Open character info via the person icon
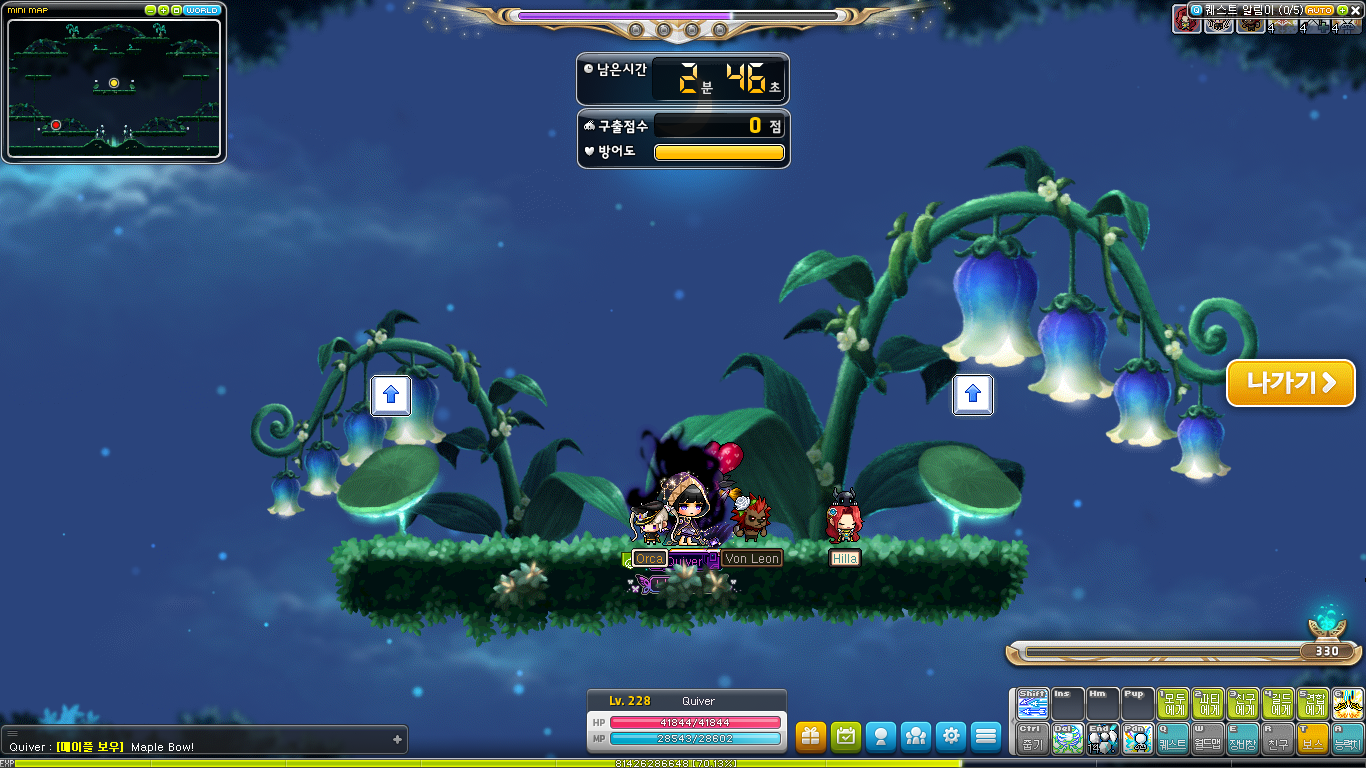The image size is (1366, 768). (x=881, y=736)
